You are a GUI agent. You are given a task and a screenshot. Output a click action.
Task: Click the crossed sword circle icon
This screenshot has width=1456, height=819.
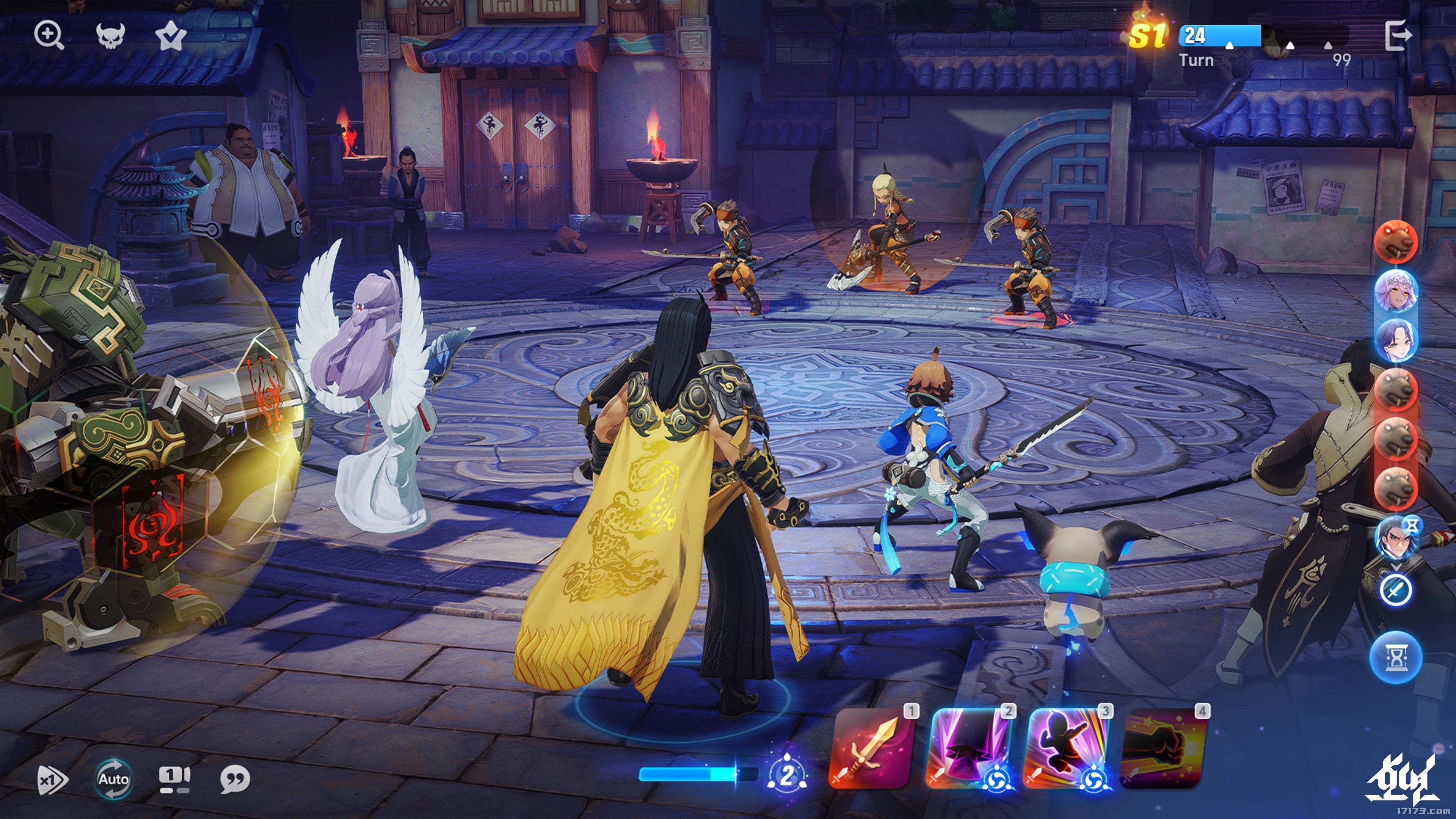tap(1395, 590)
